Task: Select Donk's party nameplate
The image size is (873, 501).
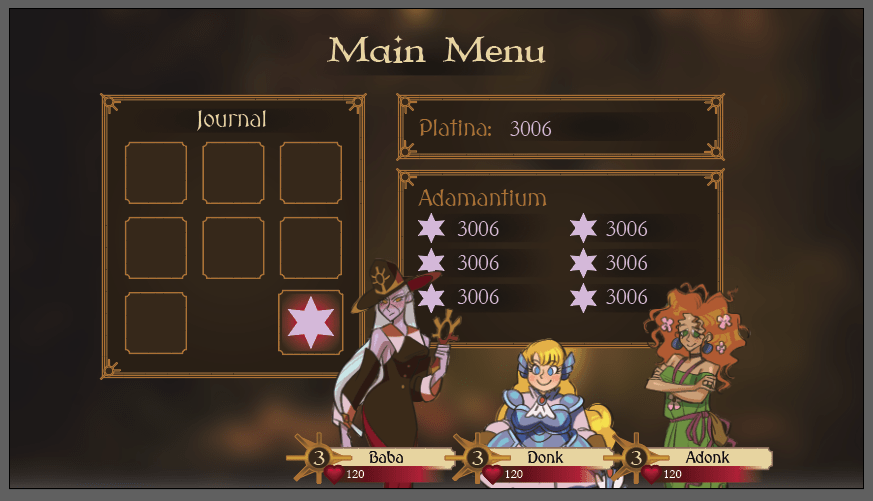Action: pyautogui.click(x=544, y=458)
